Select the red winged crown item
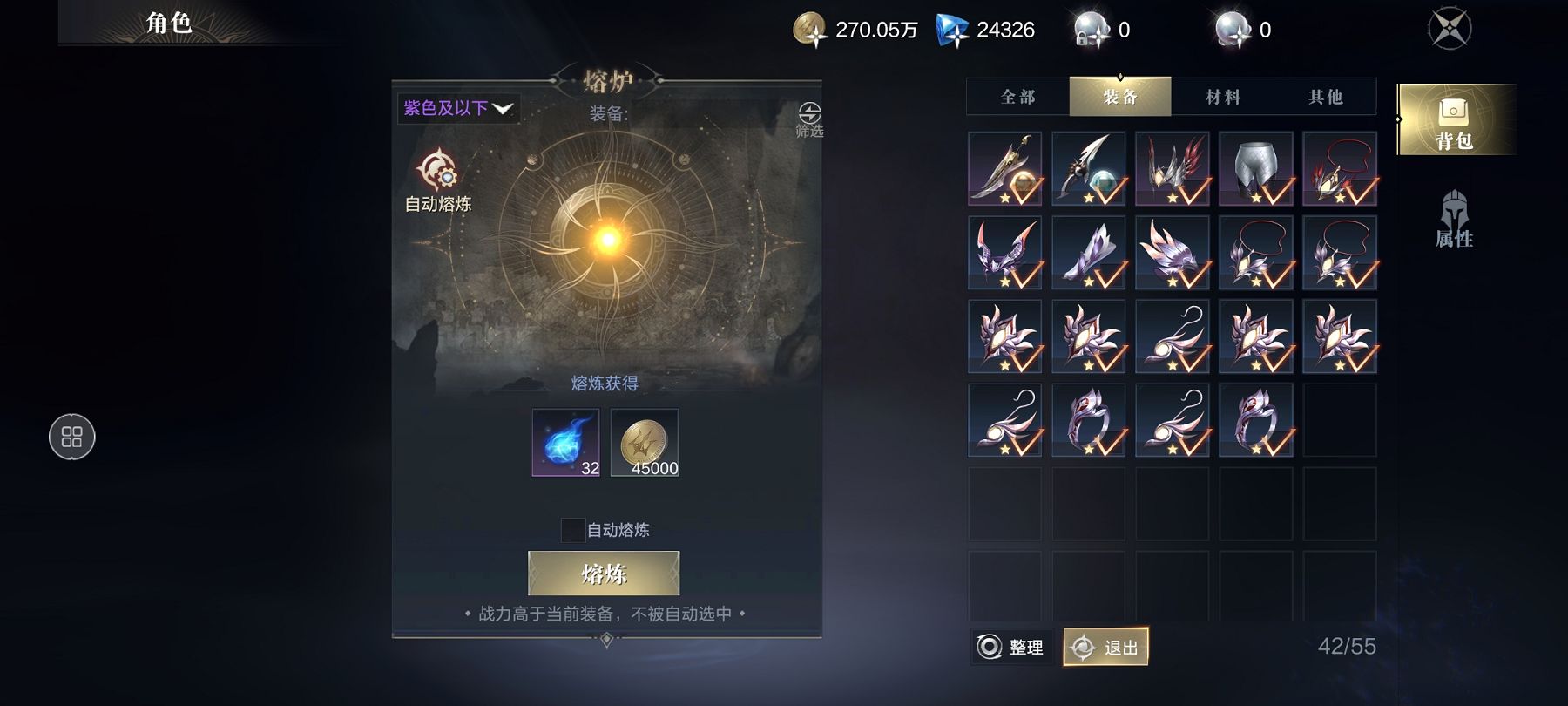This screenshot has width=1568, height=706. coord(1172,169)
